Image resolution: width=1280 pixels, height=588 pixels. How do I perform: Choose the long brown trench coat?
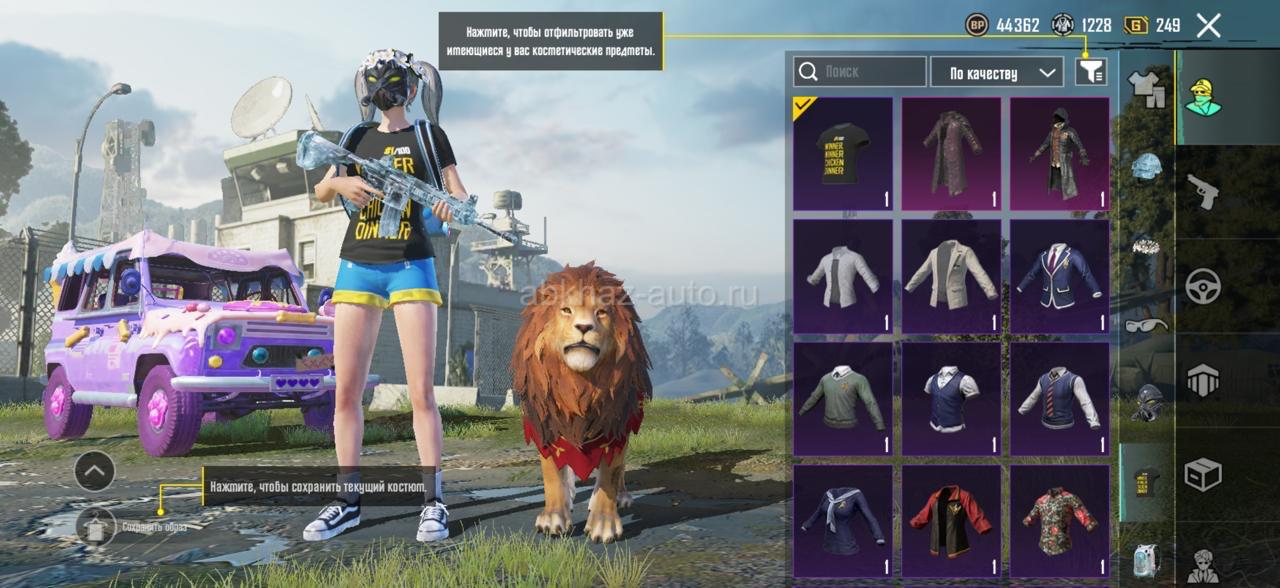coord(951,153)
